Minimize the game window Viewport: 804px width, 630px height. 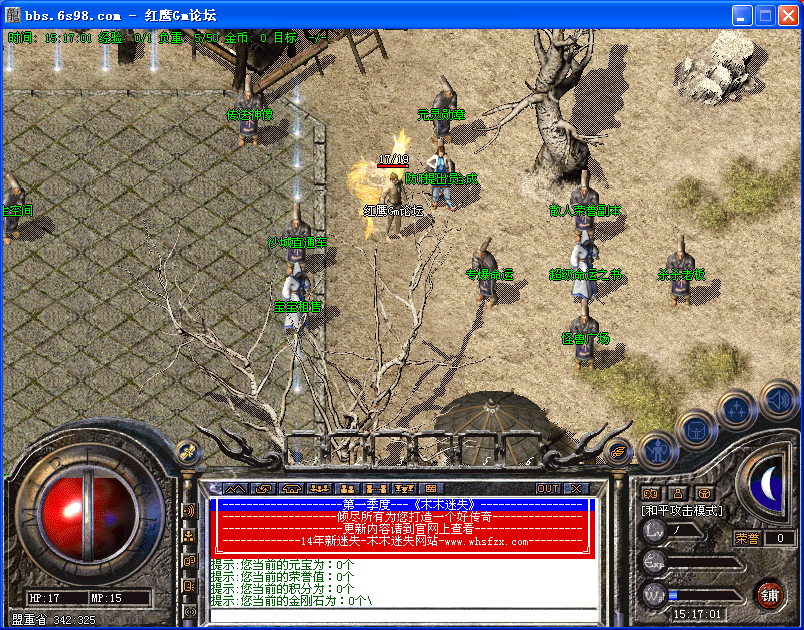pyautogui.click(x=742, y=15)
